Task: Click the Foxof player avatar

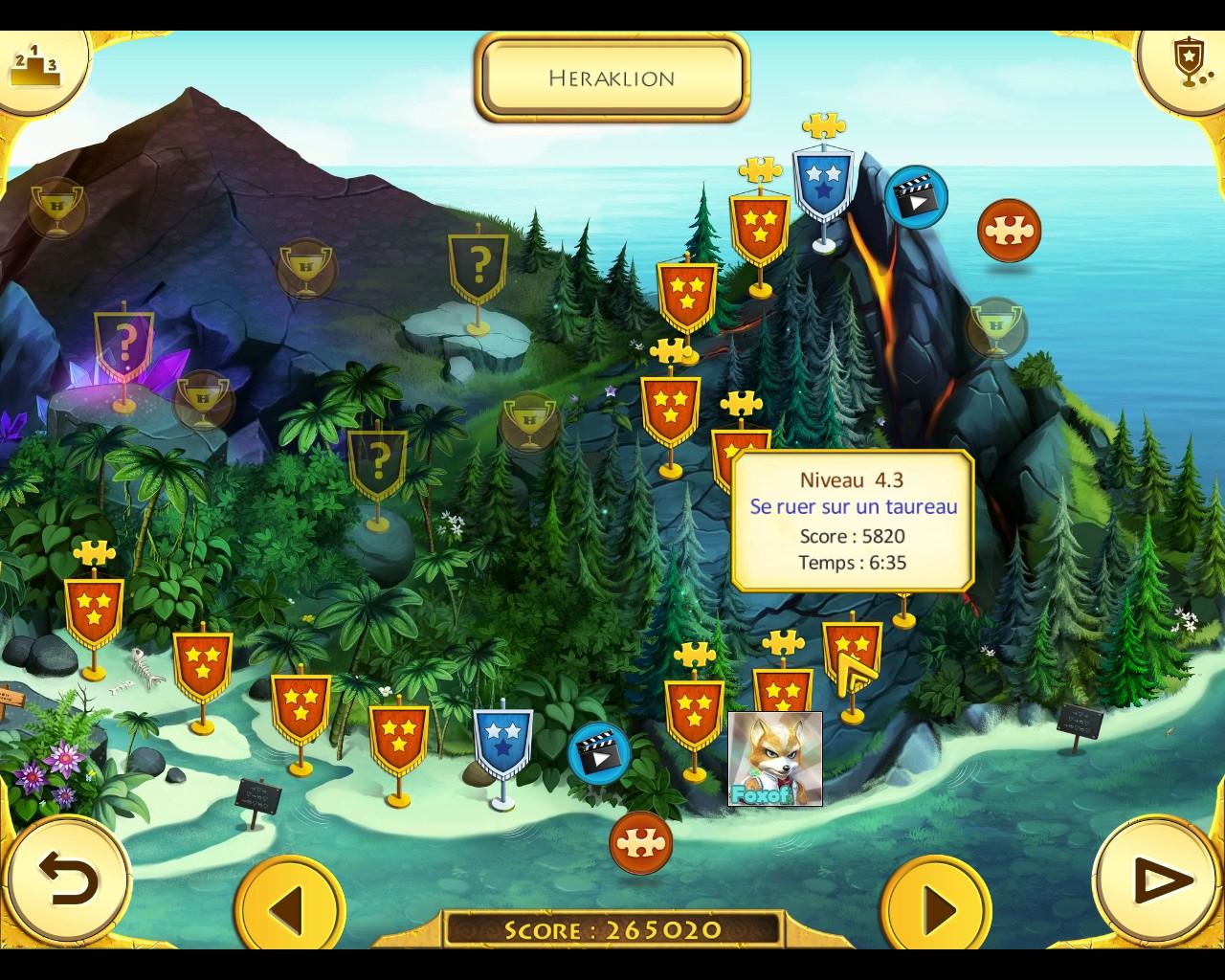Action: (x=774, y=758)
